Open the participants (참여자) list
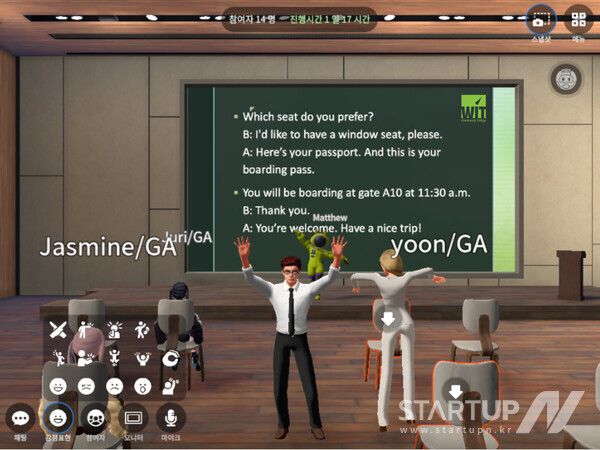The height and width of the screenshot is (450, 600). (97, 417)
